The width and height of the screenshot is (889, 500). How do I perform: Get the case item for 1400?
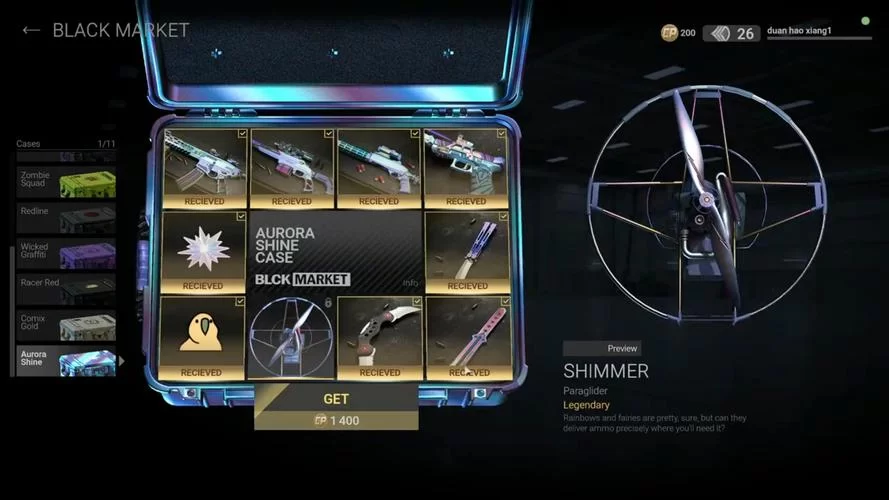pos(336,407)
